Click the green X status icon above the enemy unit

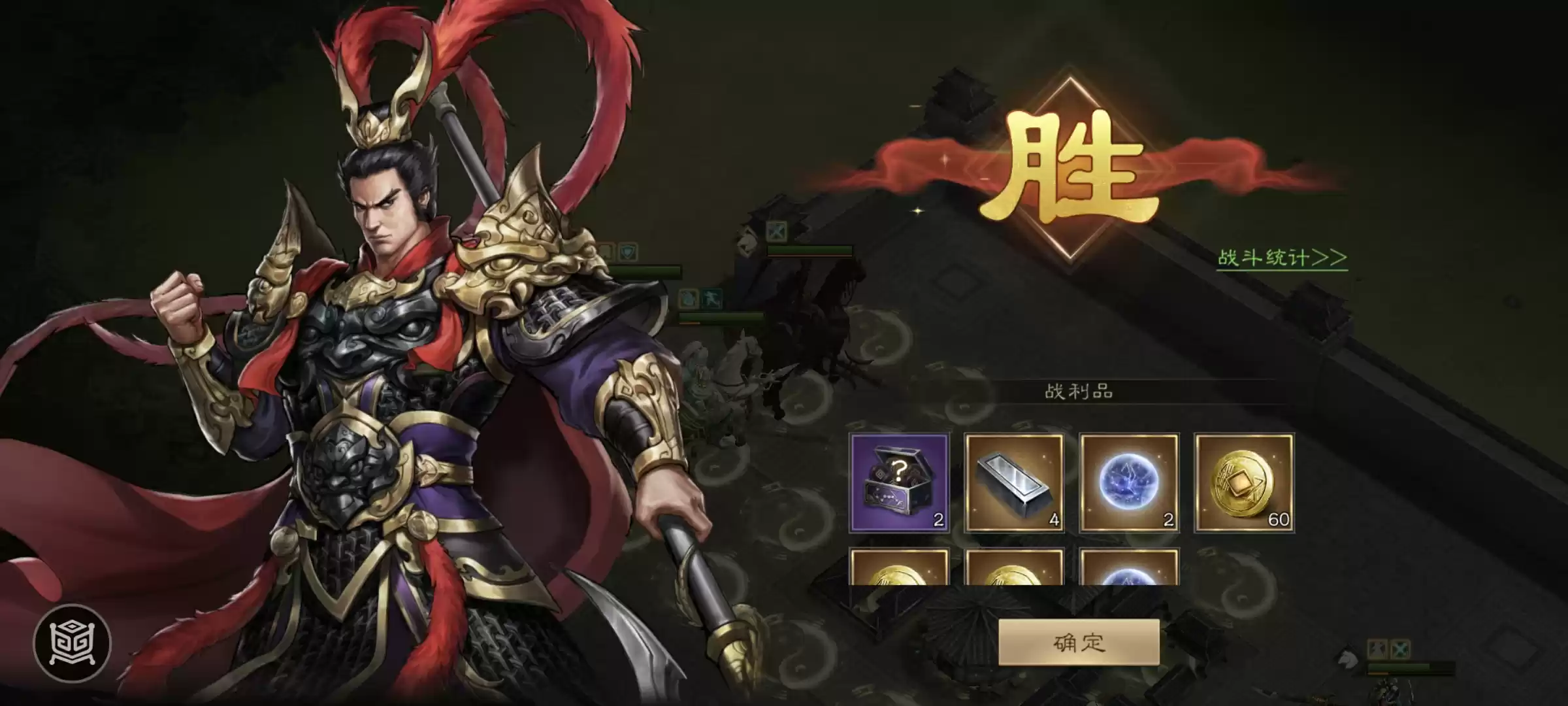1400,648
